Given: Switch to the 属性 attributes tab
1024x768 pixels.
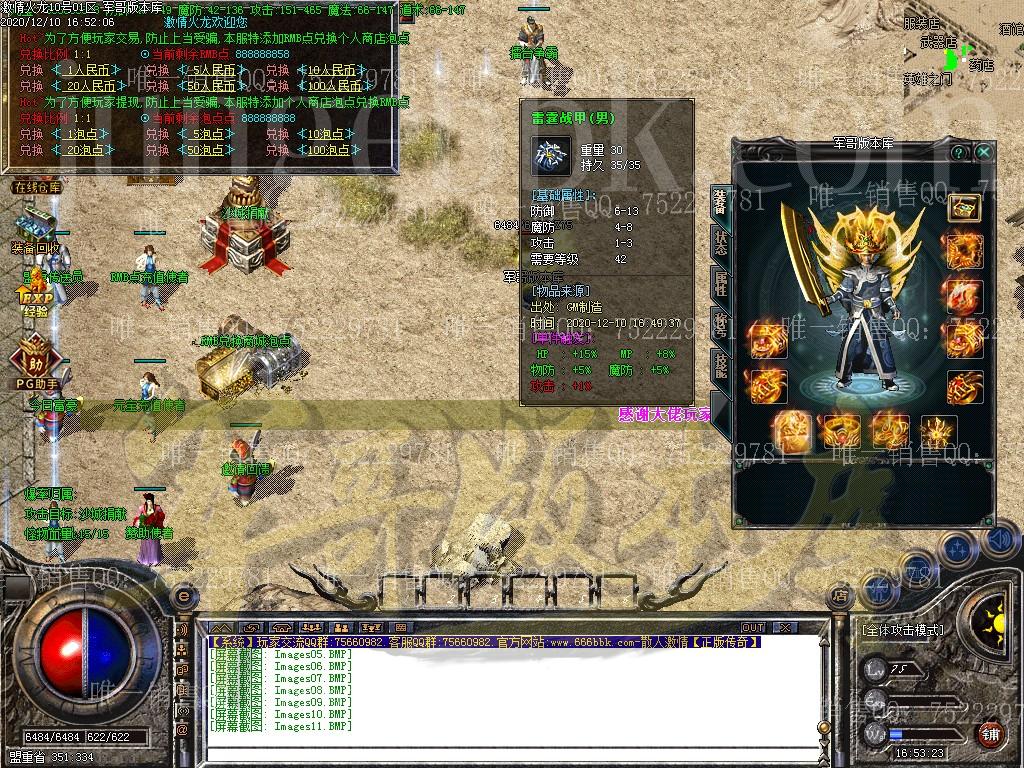Looking at the screenshot, I should click(x=721, y=283).
